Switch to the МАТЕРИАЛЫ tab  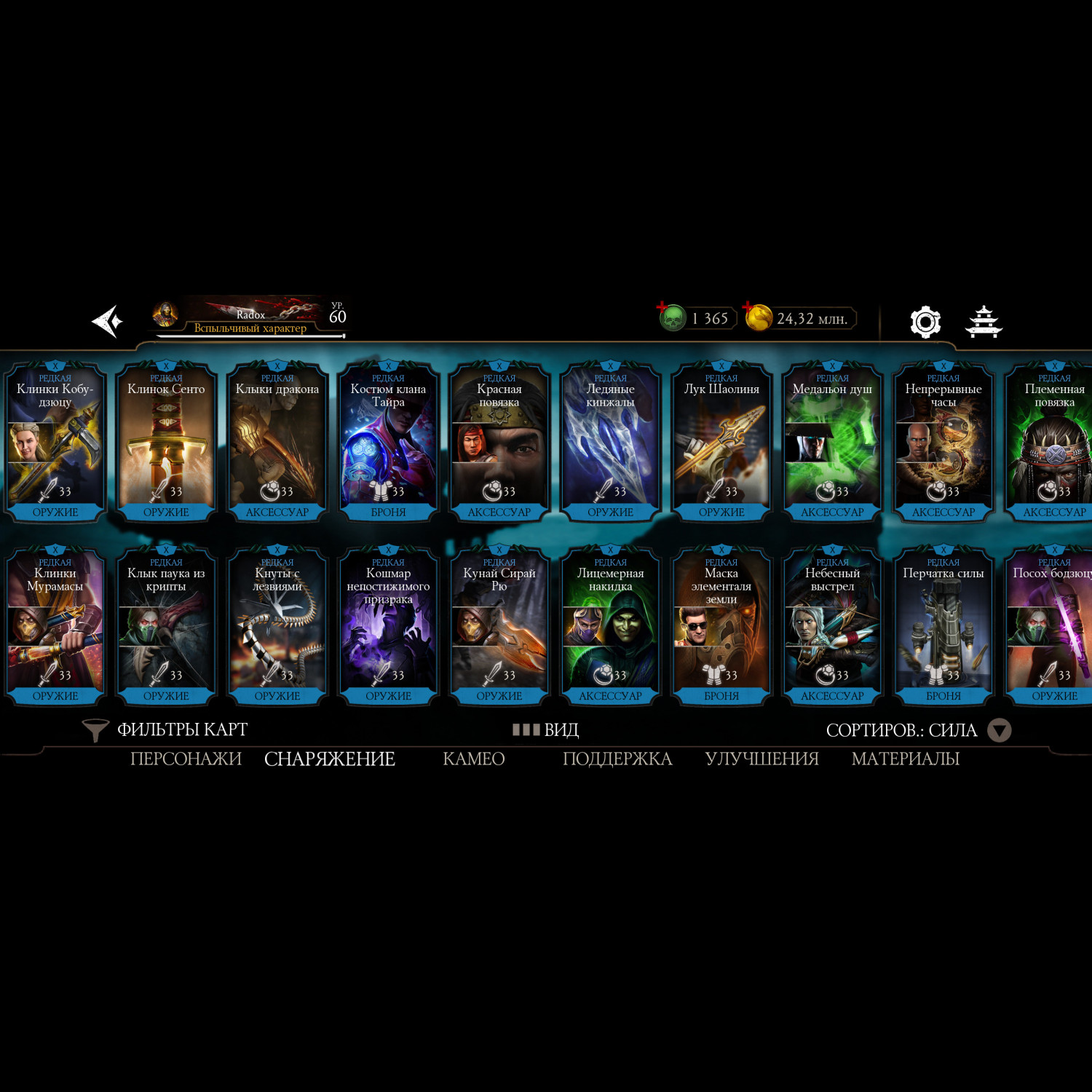pyautogui.click(x=905, y=759)
